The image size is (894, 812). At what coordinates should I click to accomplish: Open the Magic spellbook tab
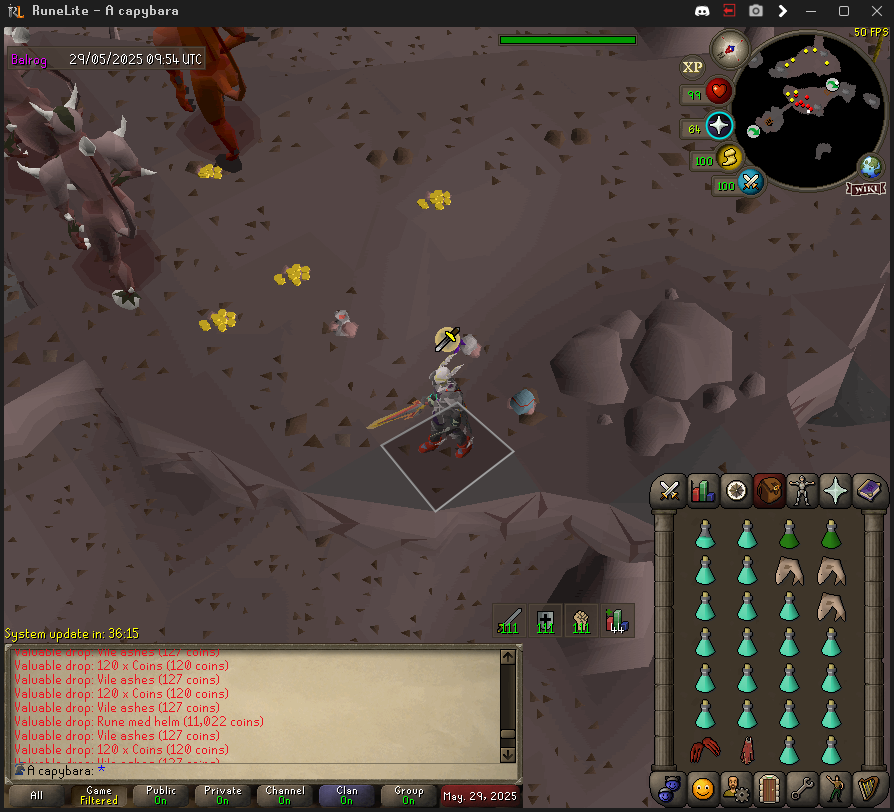tap(868, 491)
